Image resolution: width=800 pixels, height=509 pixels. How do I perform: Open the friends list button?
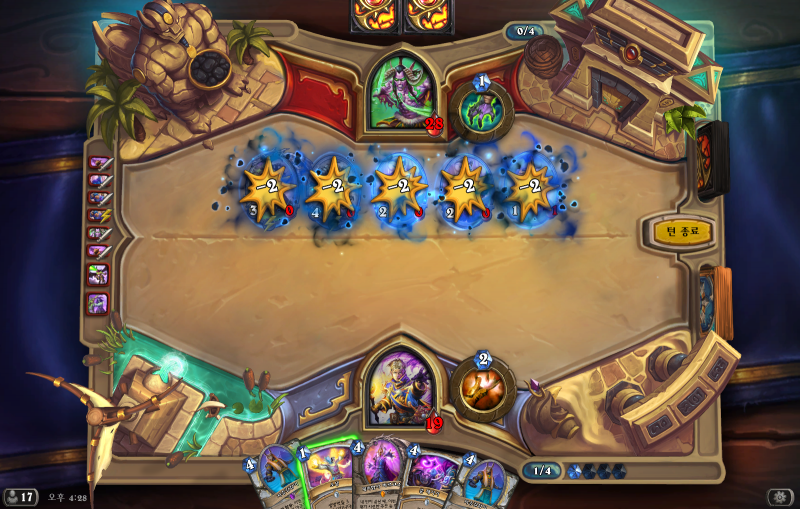tap(20, 497)
